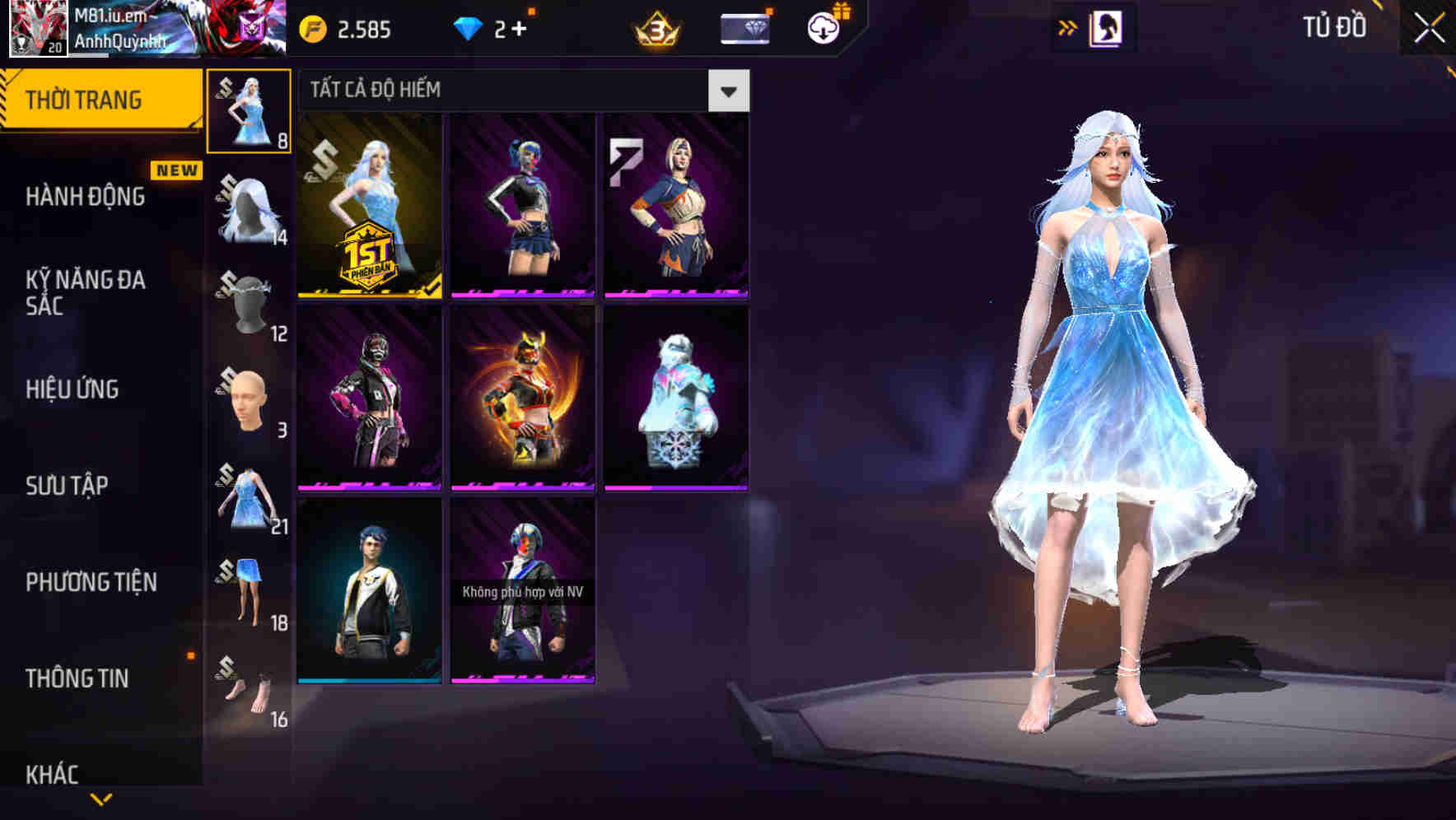Viewport: 1456px width, 820px height.
Task: Open the PHƯƠNG TIỆN section
Action: click(91, 582)
